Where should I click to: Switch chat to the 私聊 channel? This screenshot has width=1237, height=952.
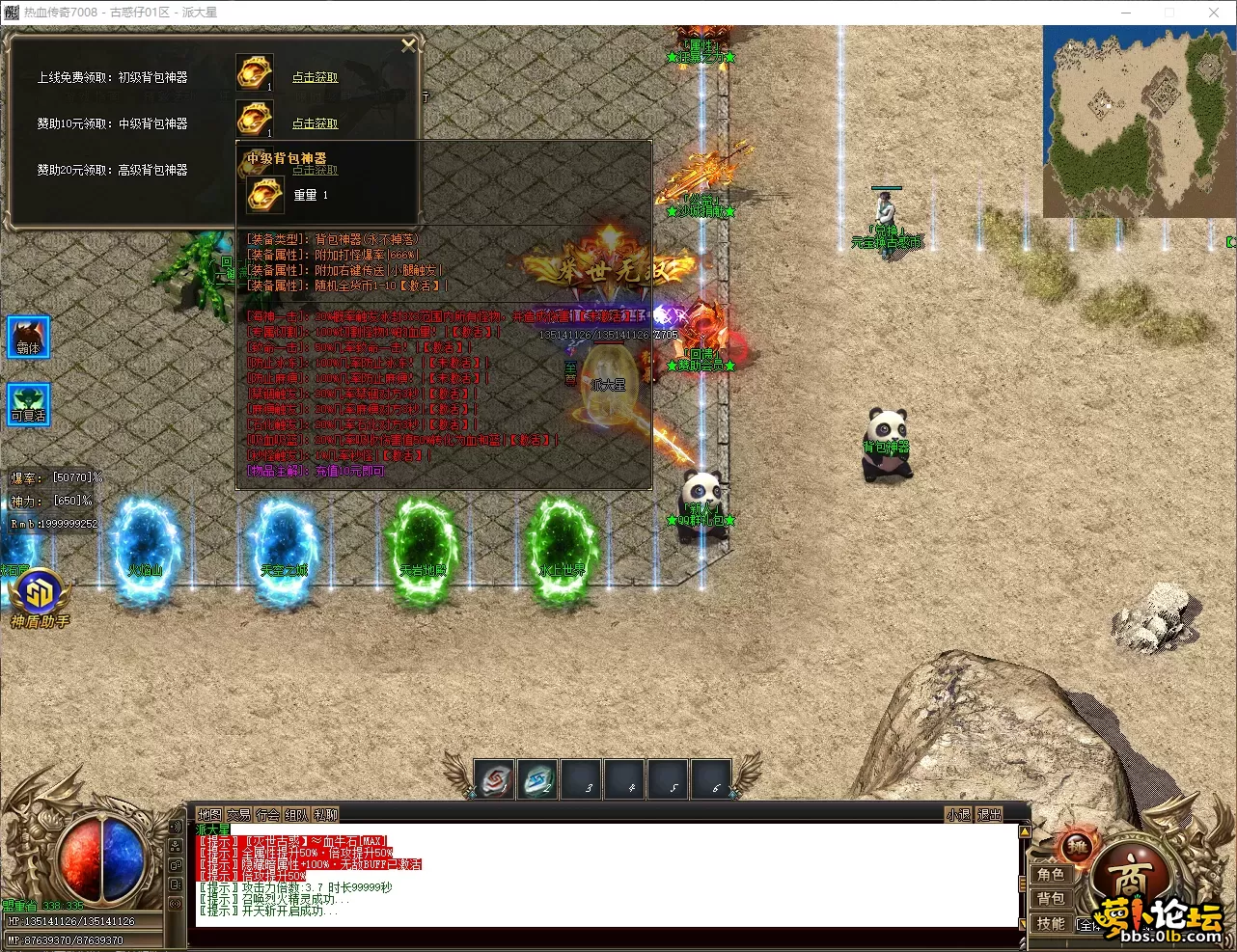[325, 815]
